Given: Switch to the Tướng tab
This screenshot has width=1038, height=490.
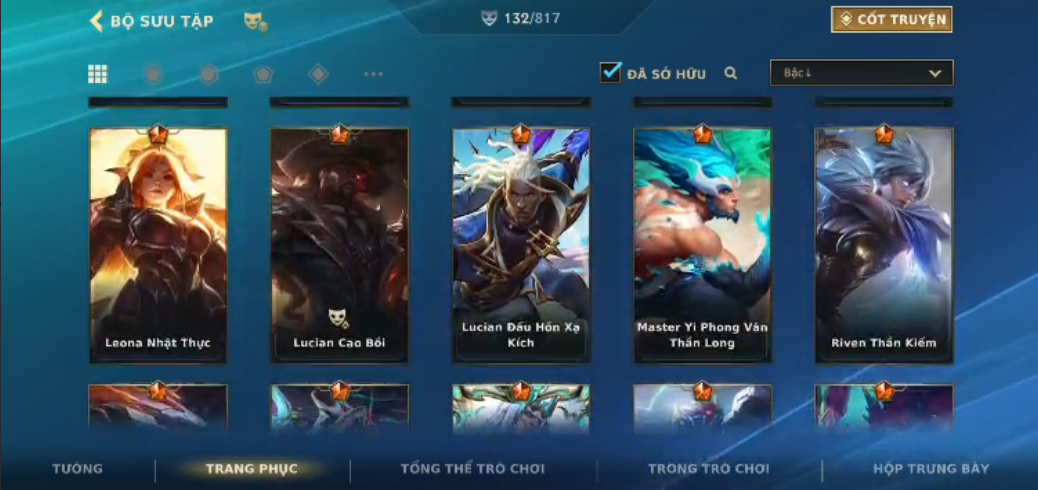Looking at the screenshot, I should pos(77,469).
